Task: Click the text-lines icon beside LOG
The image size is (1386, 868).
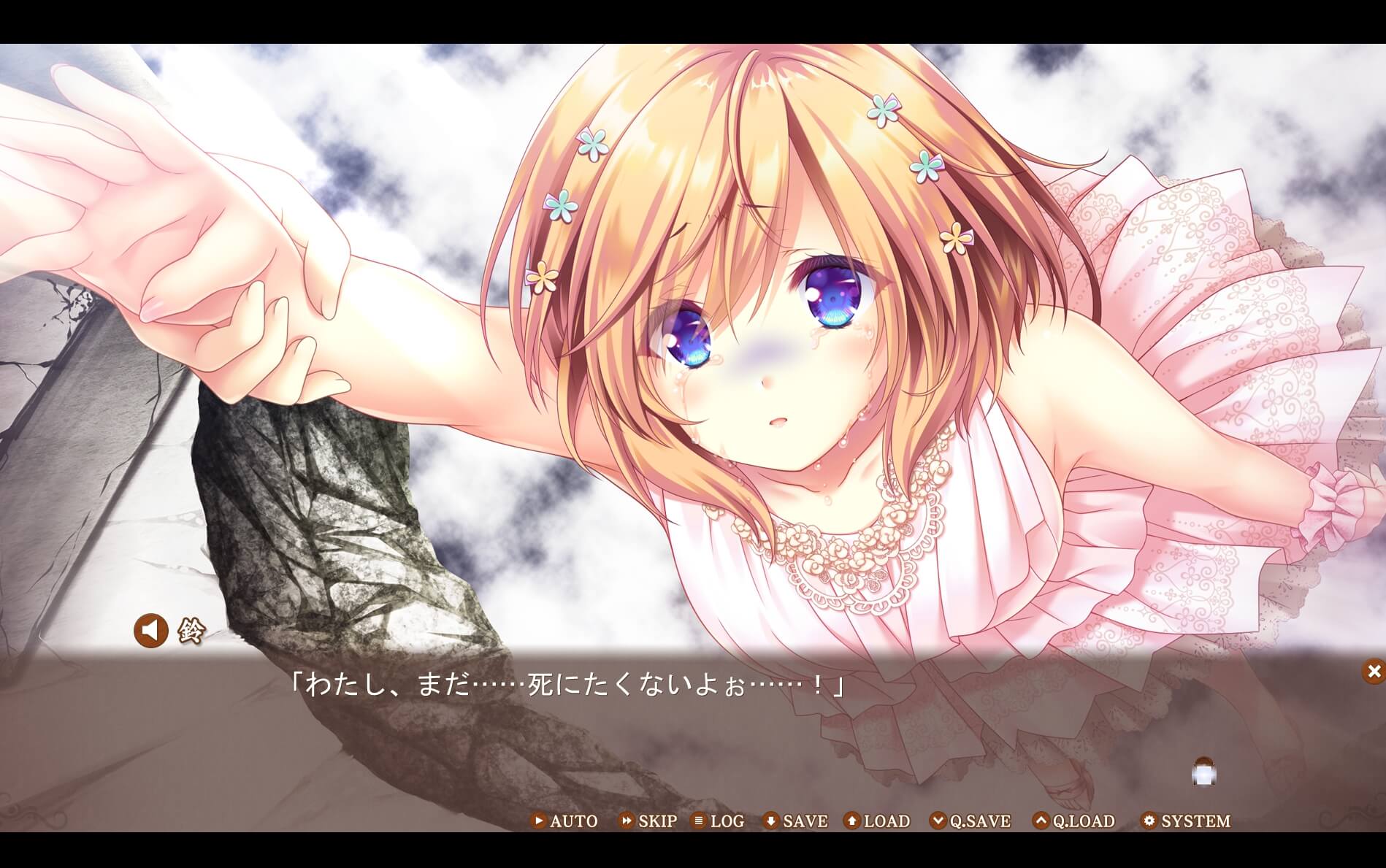Action: (700, 821)
